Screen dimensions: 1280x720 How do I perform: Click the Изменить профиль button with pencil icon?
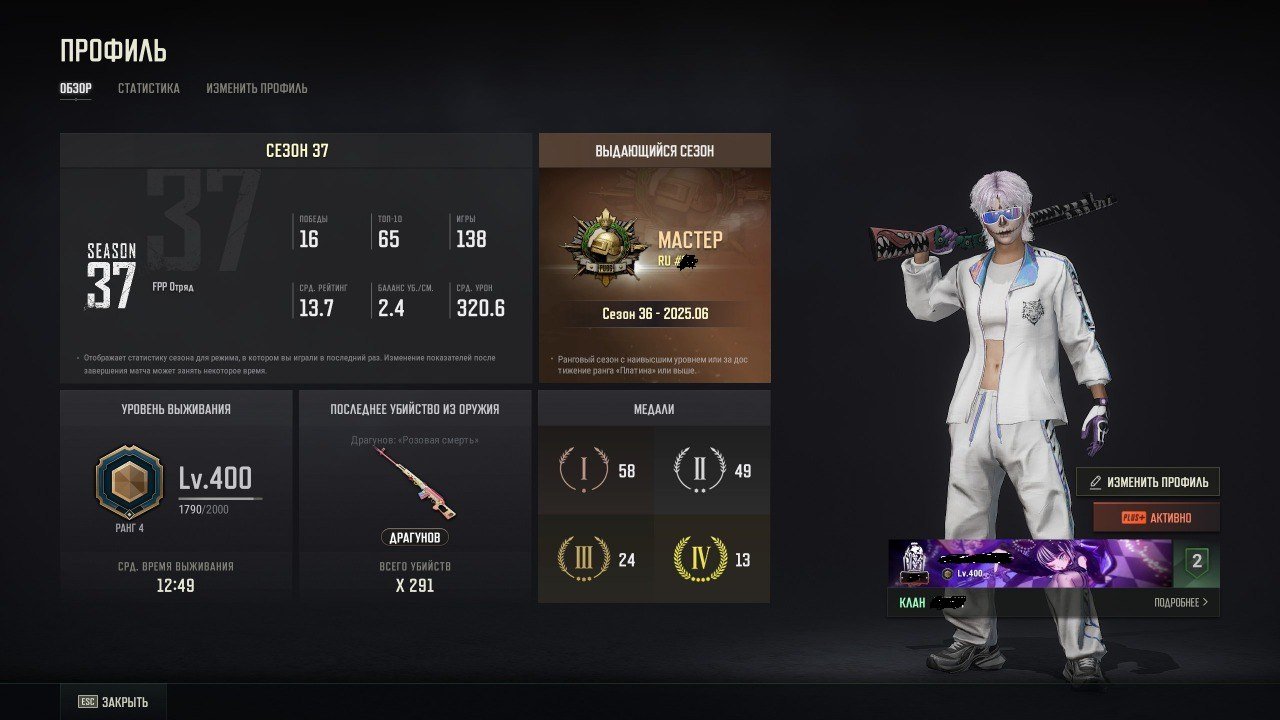tap(1148, 482)
